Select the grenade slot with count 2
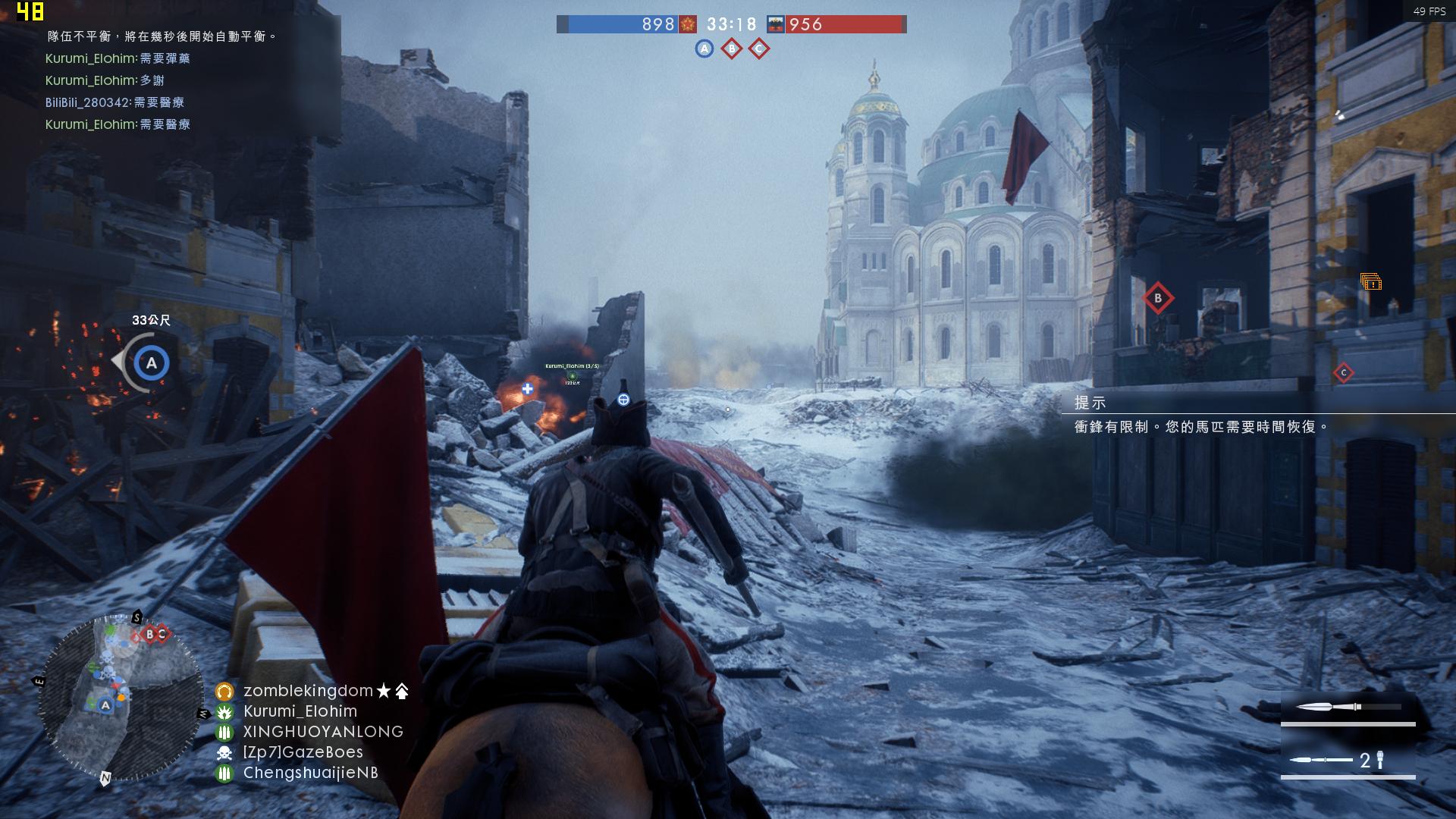The width and height of the screenshot is (1456, 819). click(x=1348, y=760)
